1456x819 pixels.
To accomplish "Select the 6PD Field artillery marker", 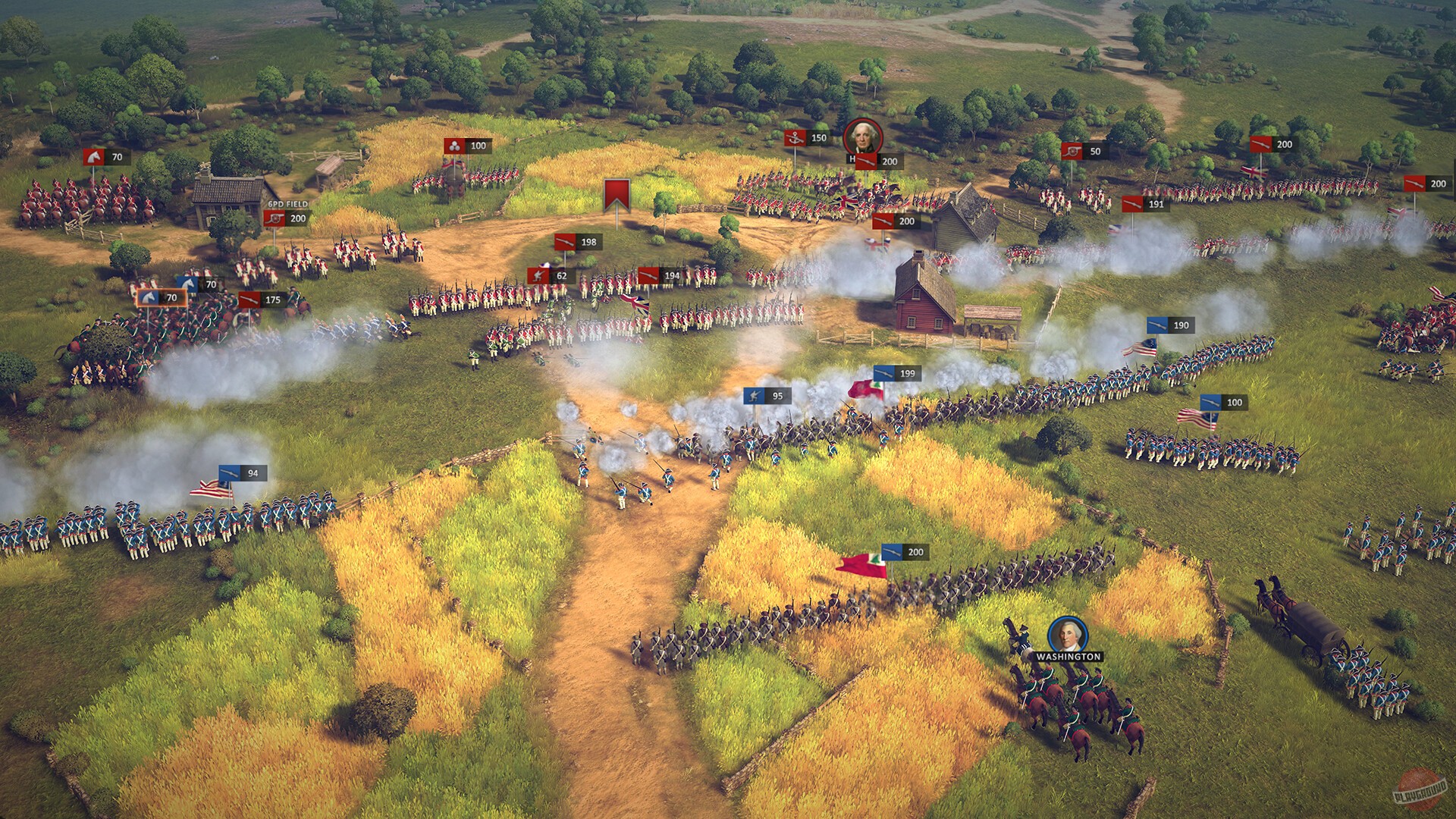I will pyautogui.click(x=286, y=218).
